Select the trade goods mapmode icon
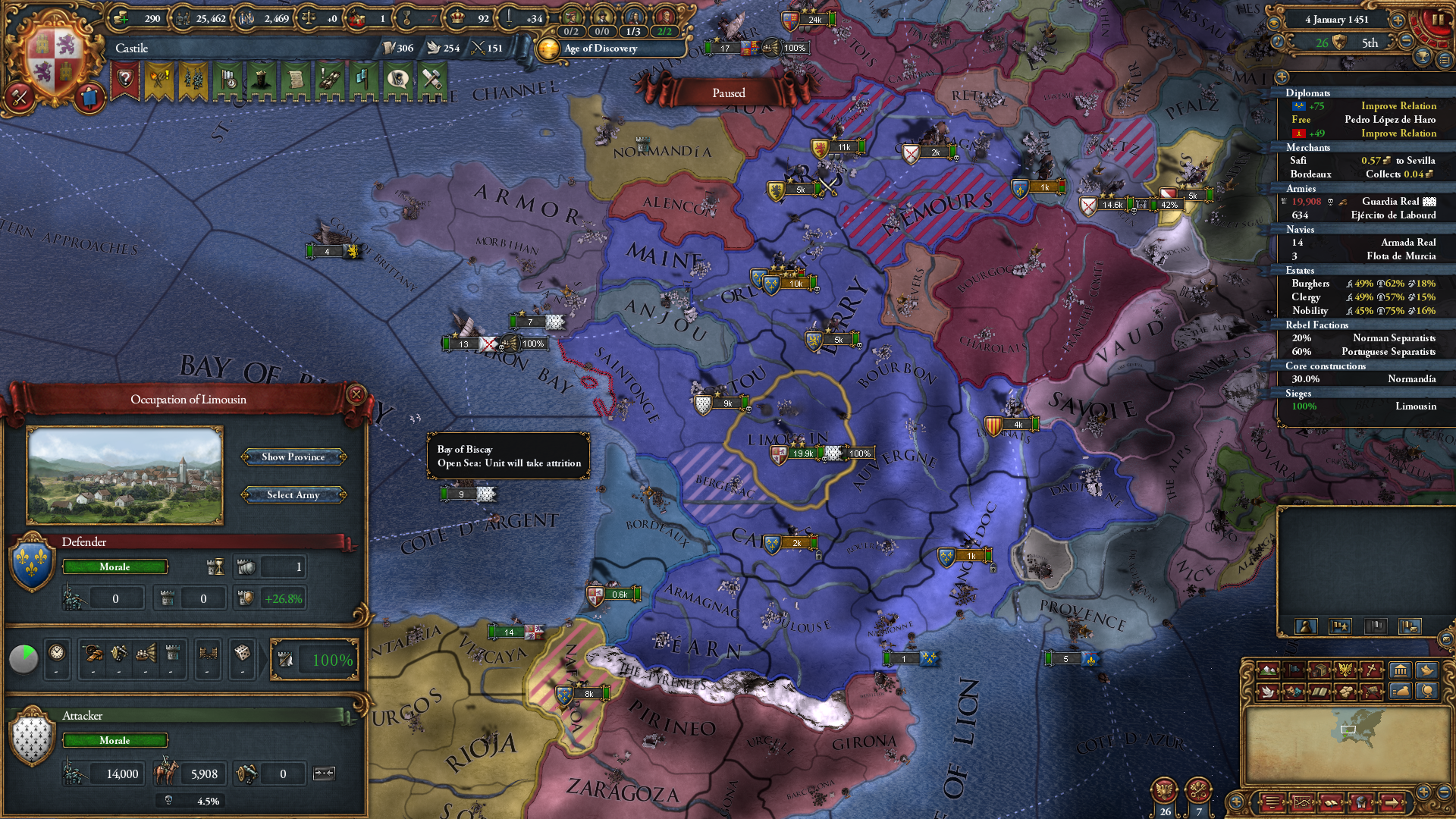The image size is (1456, 819). [x=1319, y=670]
